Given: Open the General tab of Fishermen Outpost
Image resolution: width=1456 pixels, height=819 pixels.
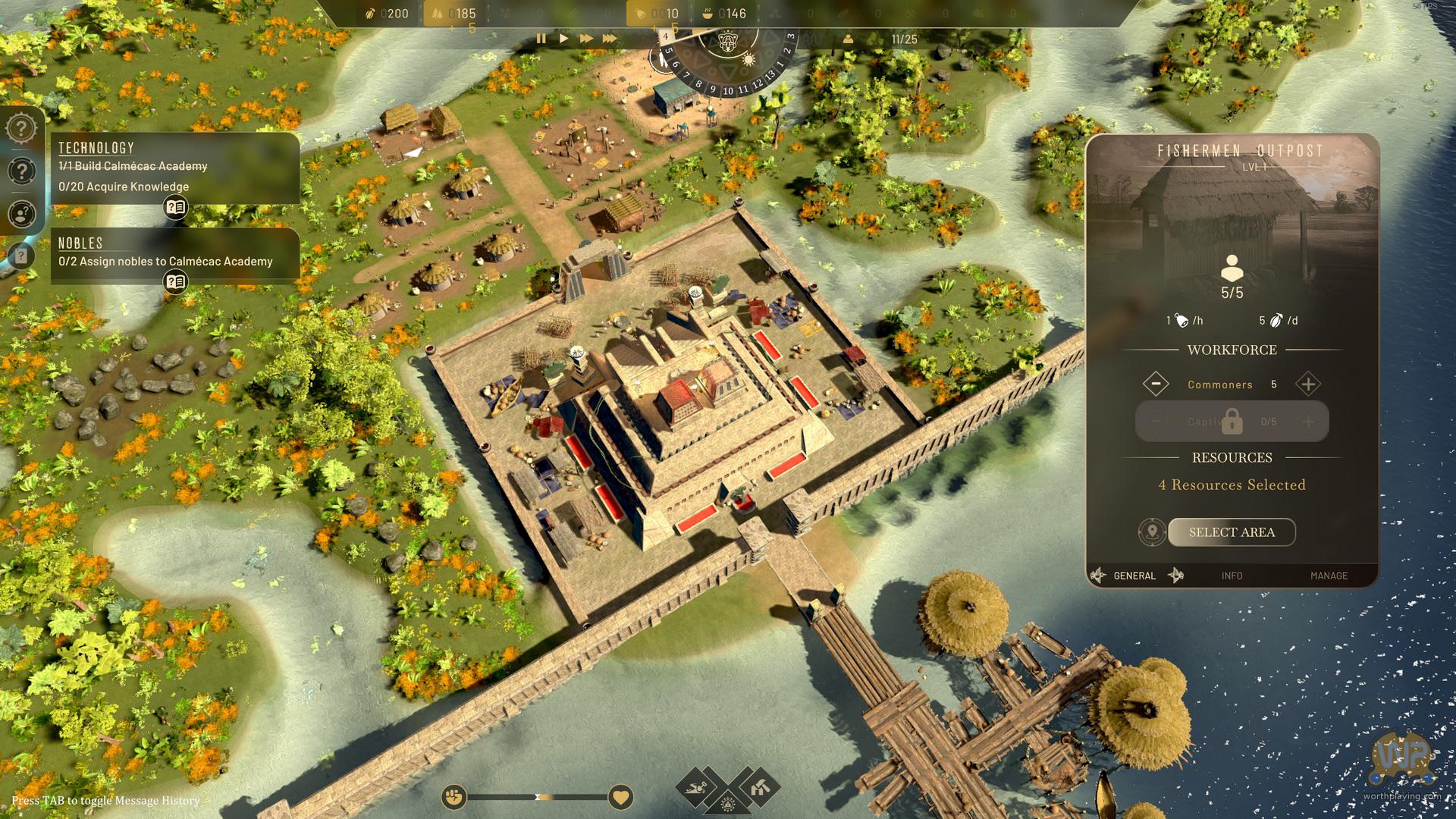Looking at the screenshot, I should click(1134, 576).
